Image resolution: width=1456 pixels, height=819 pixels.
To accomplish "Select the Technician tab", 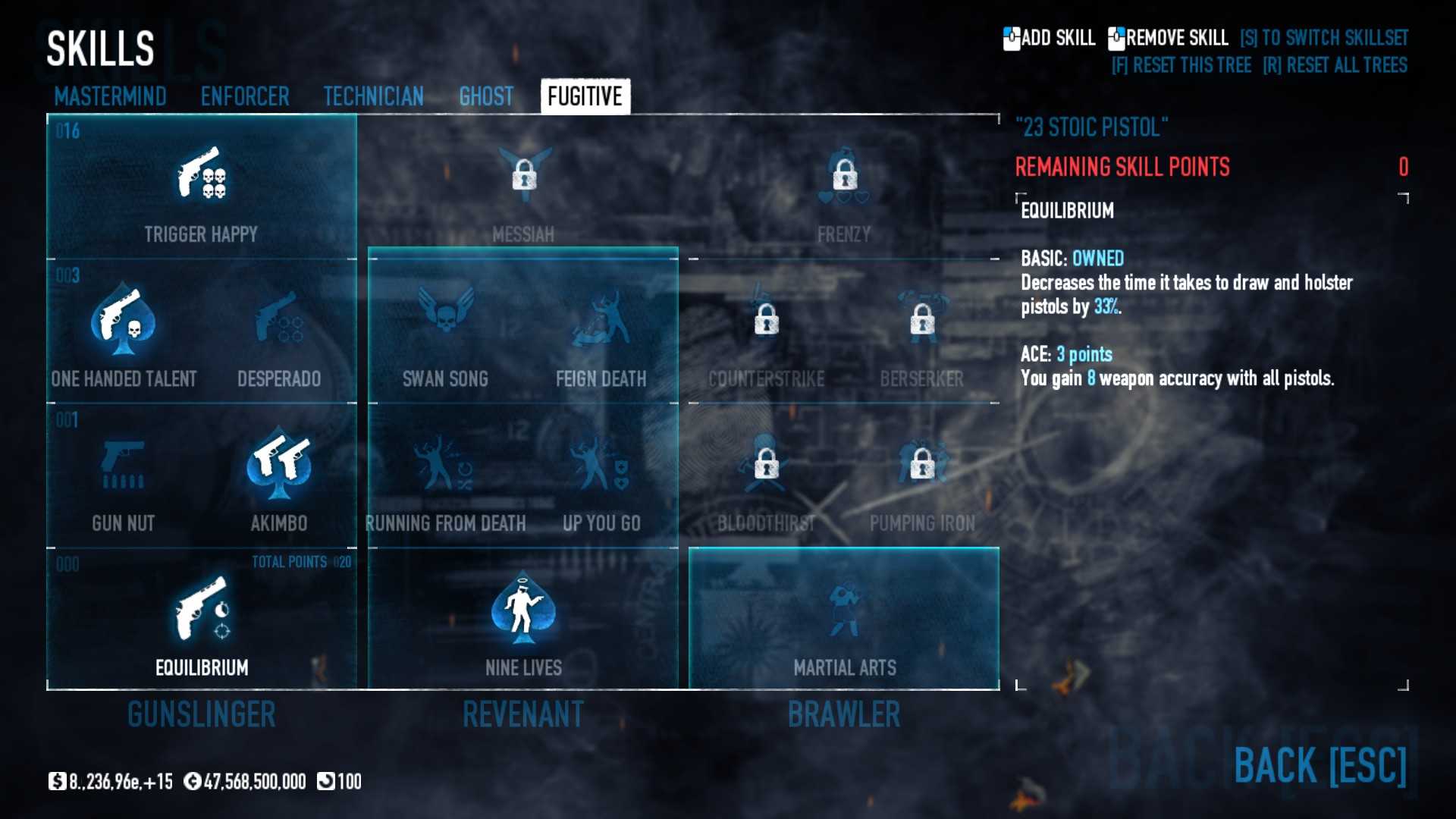I will (x=373, y=96).
